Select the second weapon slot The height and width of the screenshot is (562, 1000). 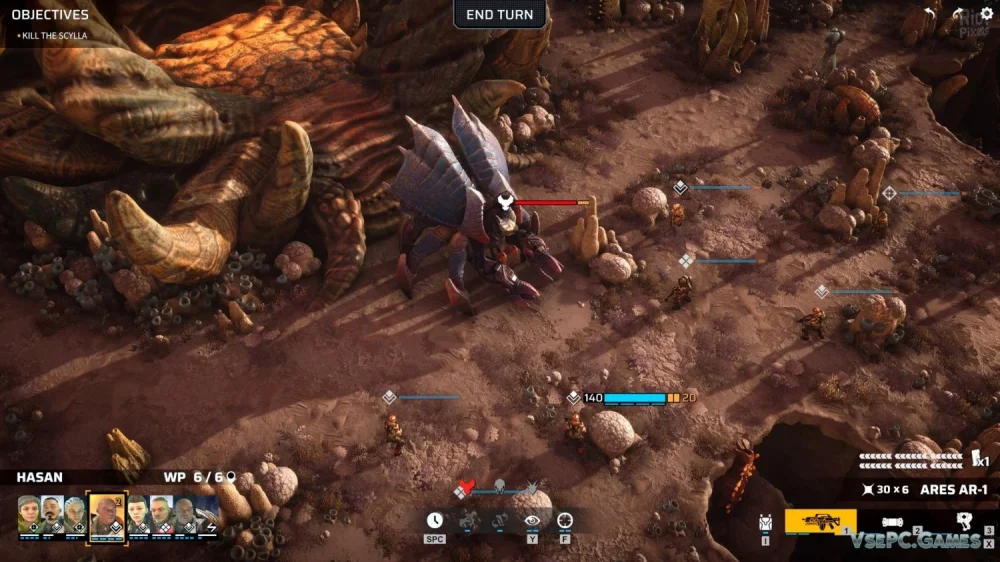[x=892, y=521]
